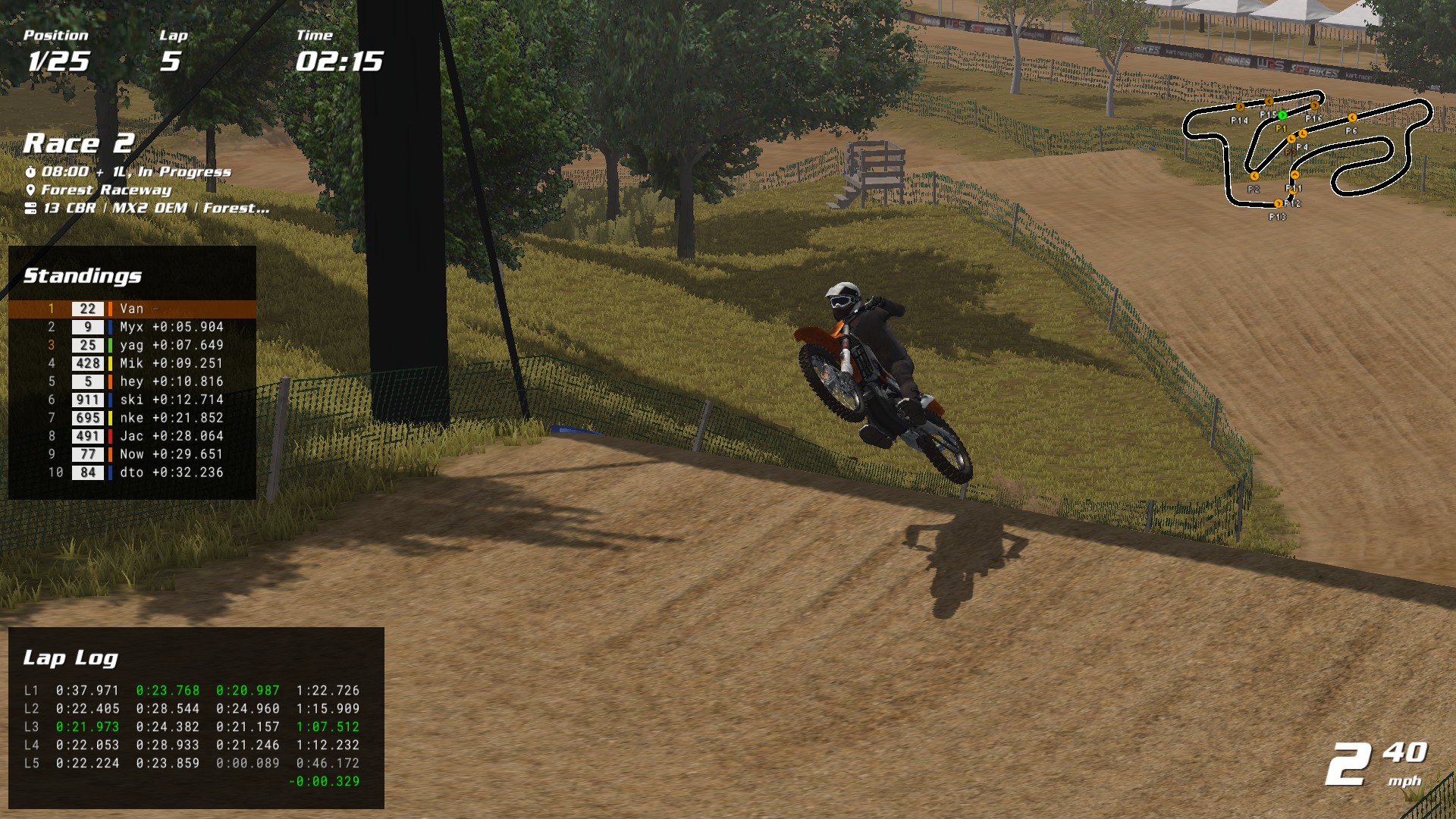The image size is (1456, 819).
Task: Click the stopwatch icon beside the race timer
Action: tap(30, 171)
